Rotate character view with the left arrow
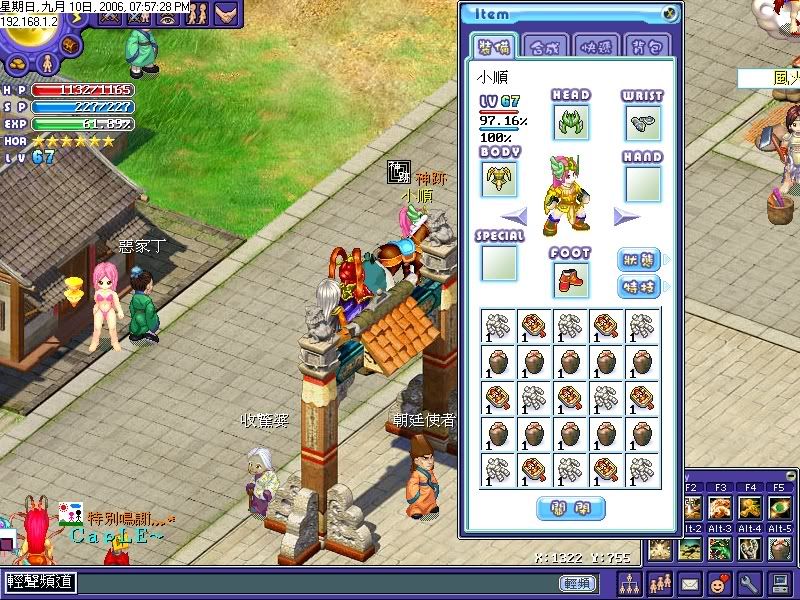The image size is (800, 600). tap(514, 217)
